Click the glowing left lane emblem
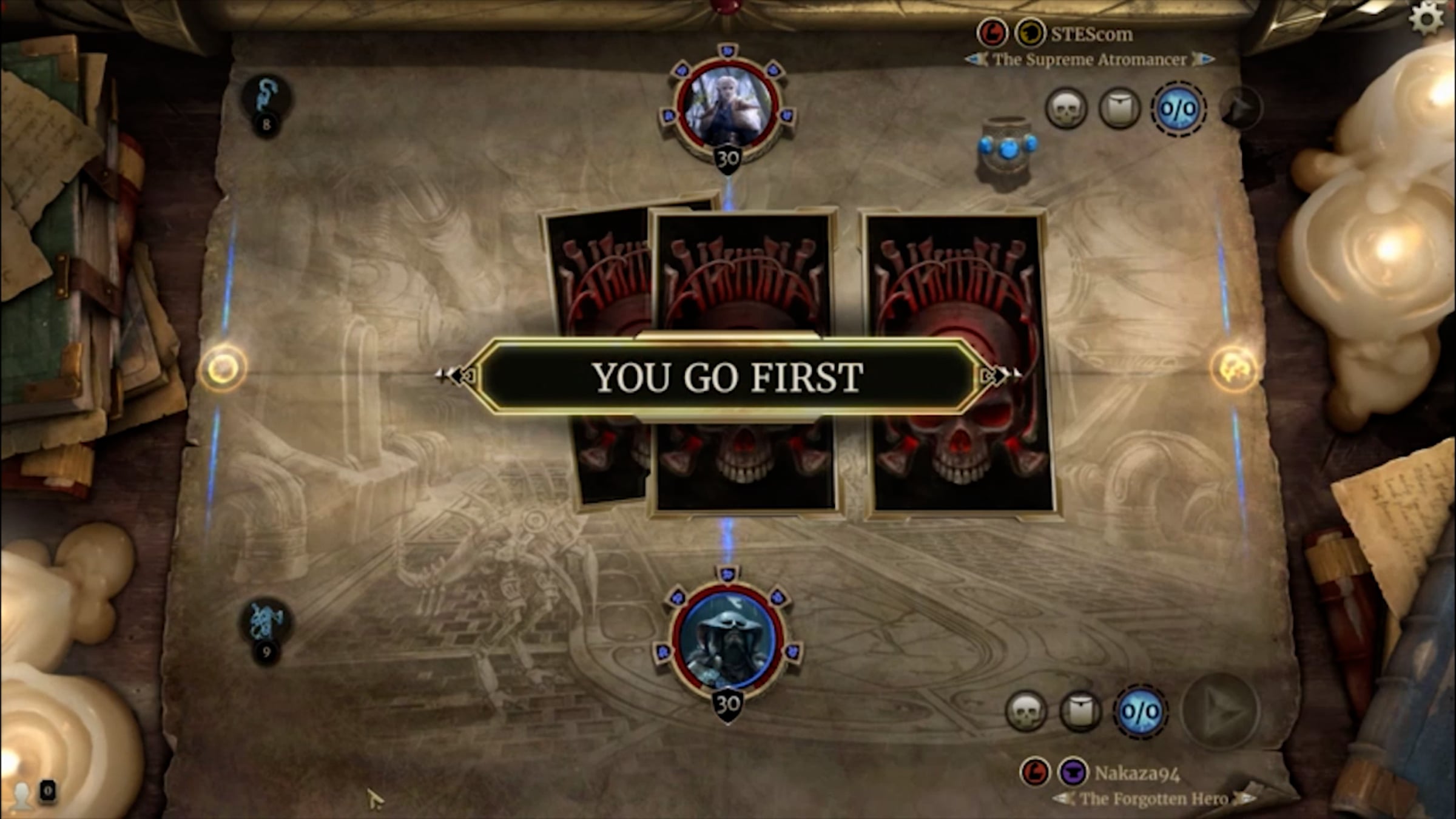The height and width of the screenshot is (819, 1456). point(223,368)
